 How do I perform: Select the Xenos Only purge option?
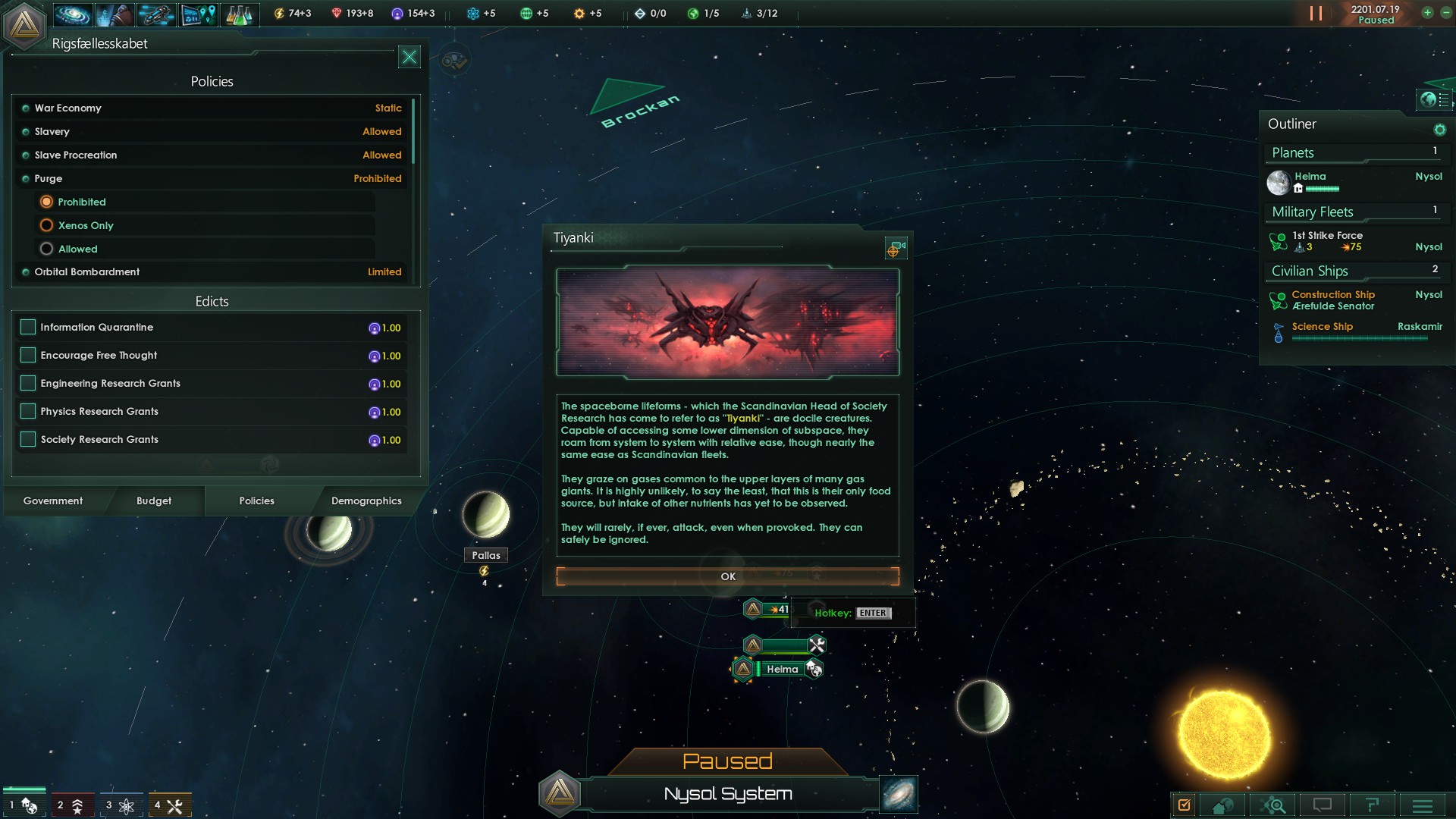[x=47, y=225]
